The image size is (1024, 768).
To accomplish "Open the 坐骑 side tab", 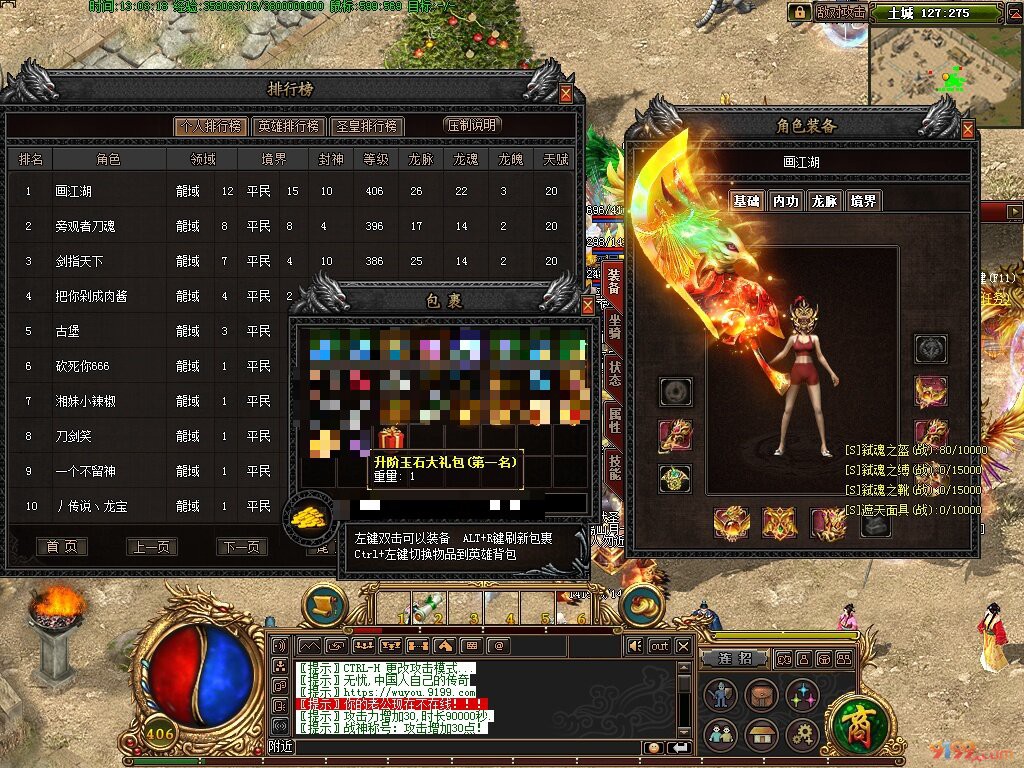I will coord(613,329).
